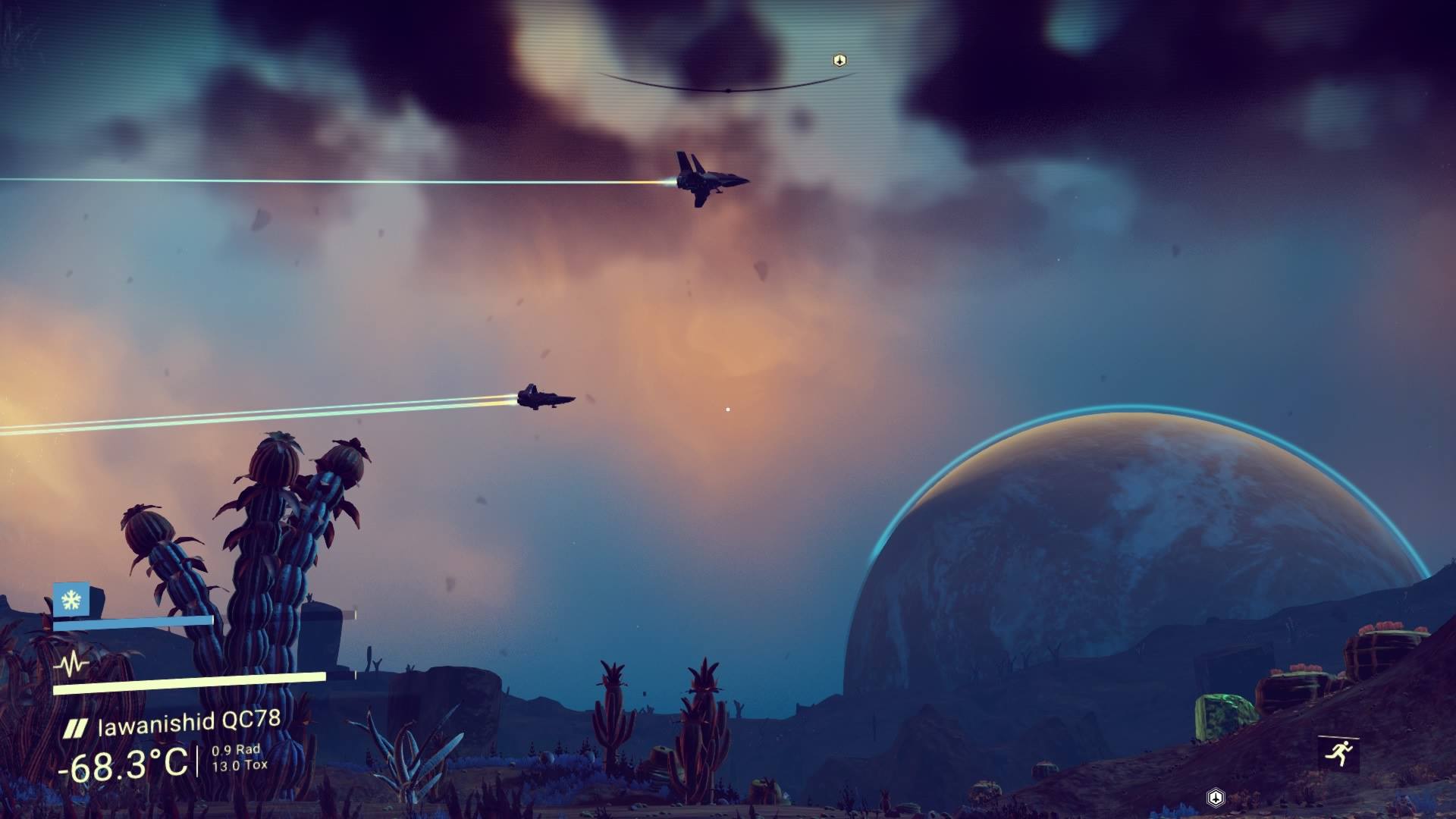Select the waypoint marker above the compass
1456x819 pixels.
[x=839, y=60]
